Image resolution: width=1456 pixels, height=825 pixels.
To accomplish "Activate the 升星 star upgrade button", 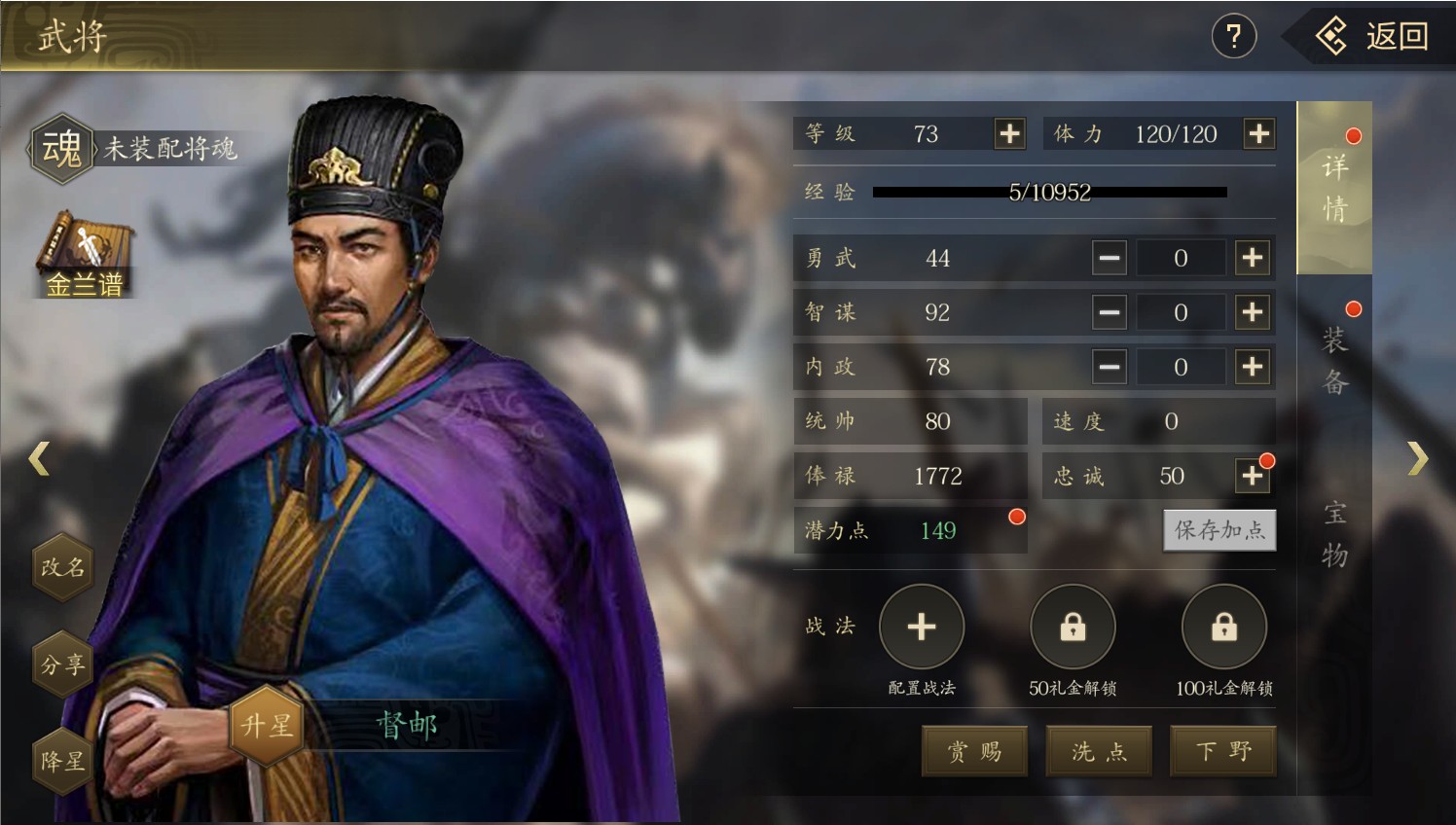I will [266, 725].
